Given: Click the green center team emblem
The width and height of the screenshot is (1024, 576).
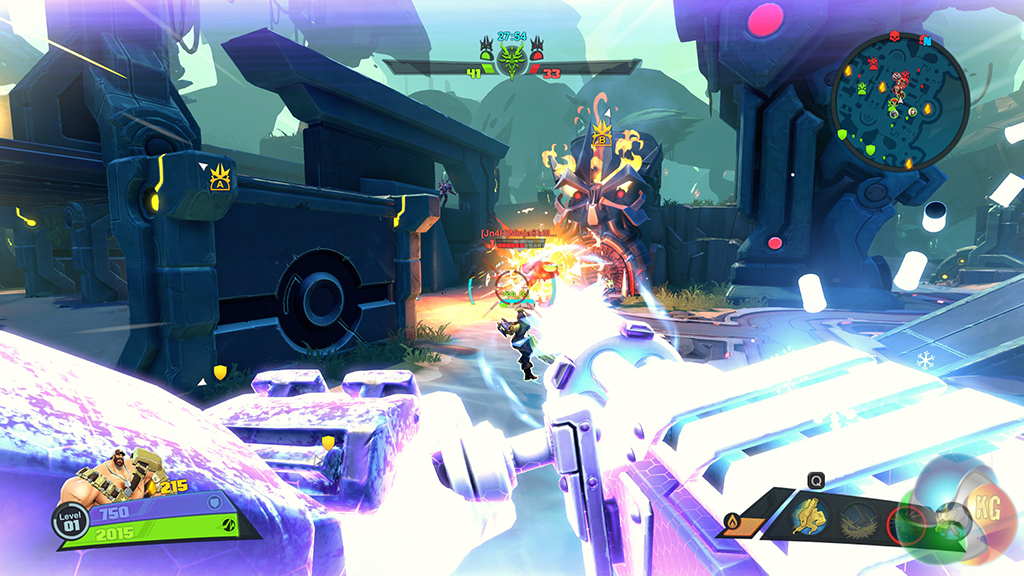Looking at the screenshot, I should (x=513, y=56).
